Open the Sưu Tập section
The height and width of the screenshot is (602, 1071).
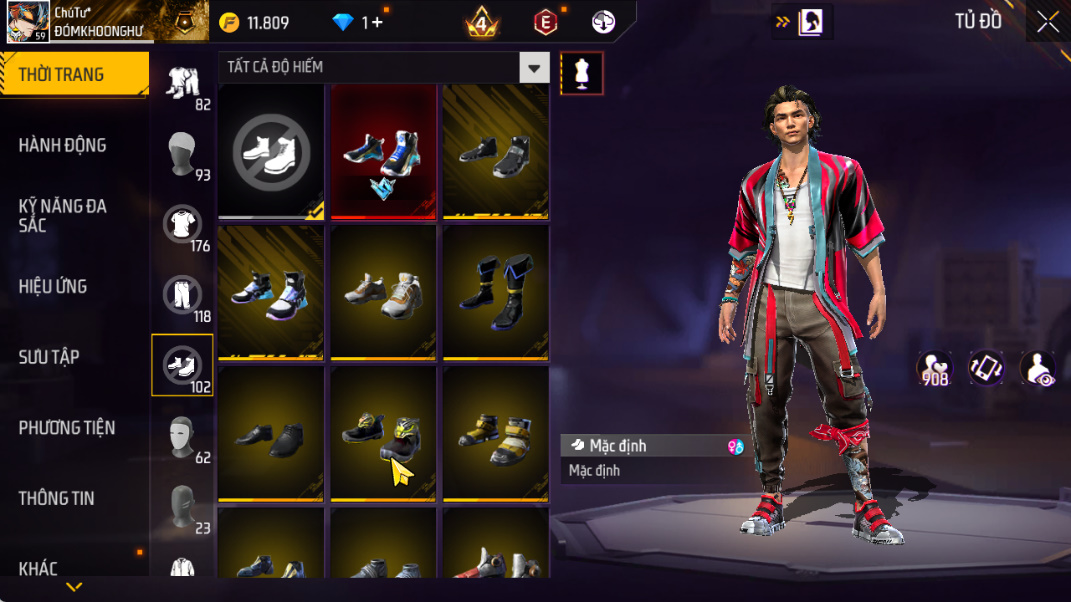click(49, 357)
